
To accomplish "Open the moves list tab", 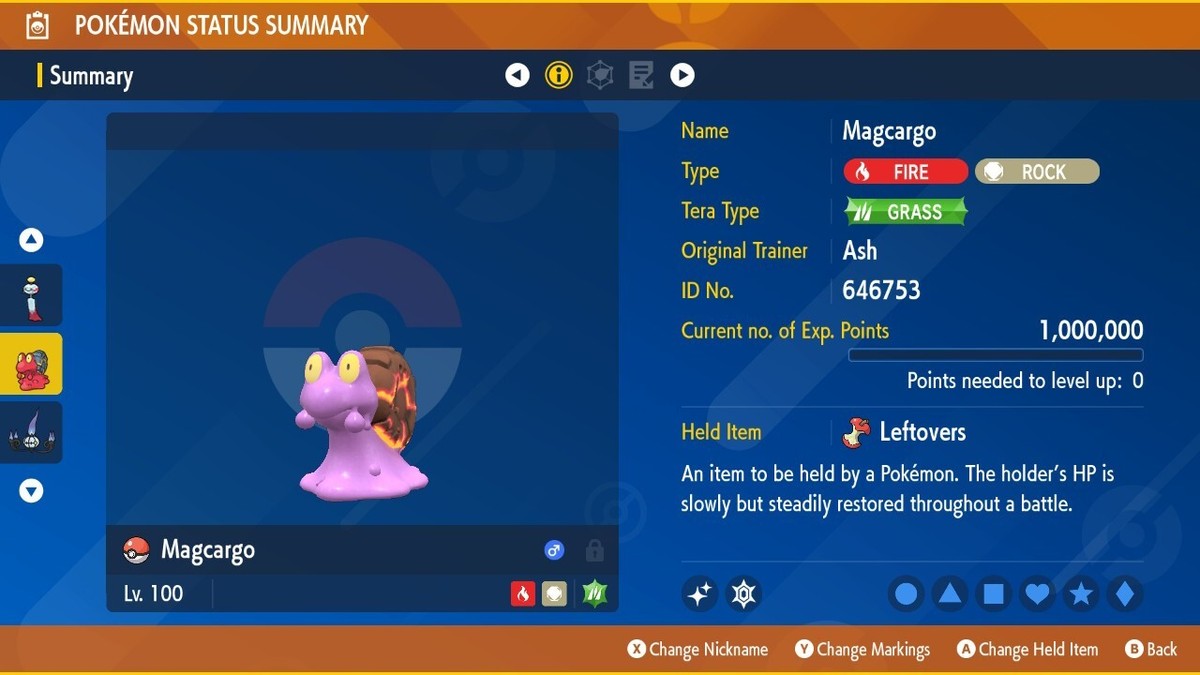I will [x=641, y=75].
